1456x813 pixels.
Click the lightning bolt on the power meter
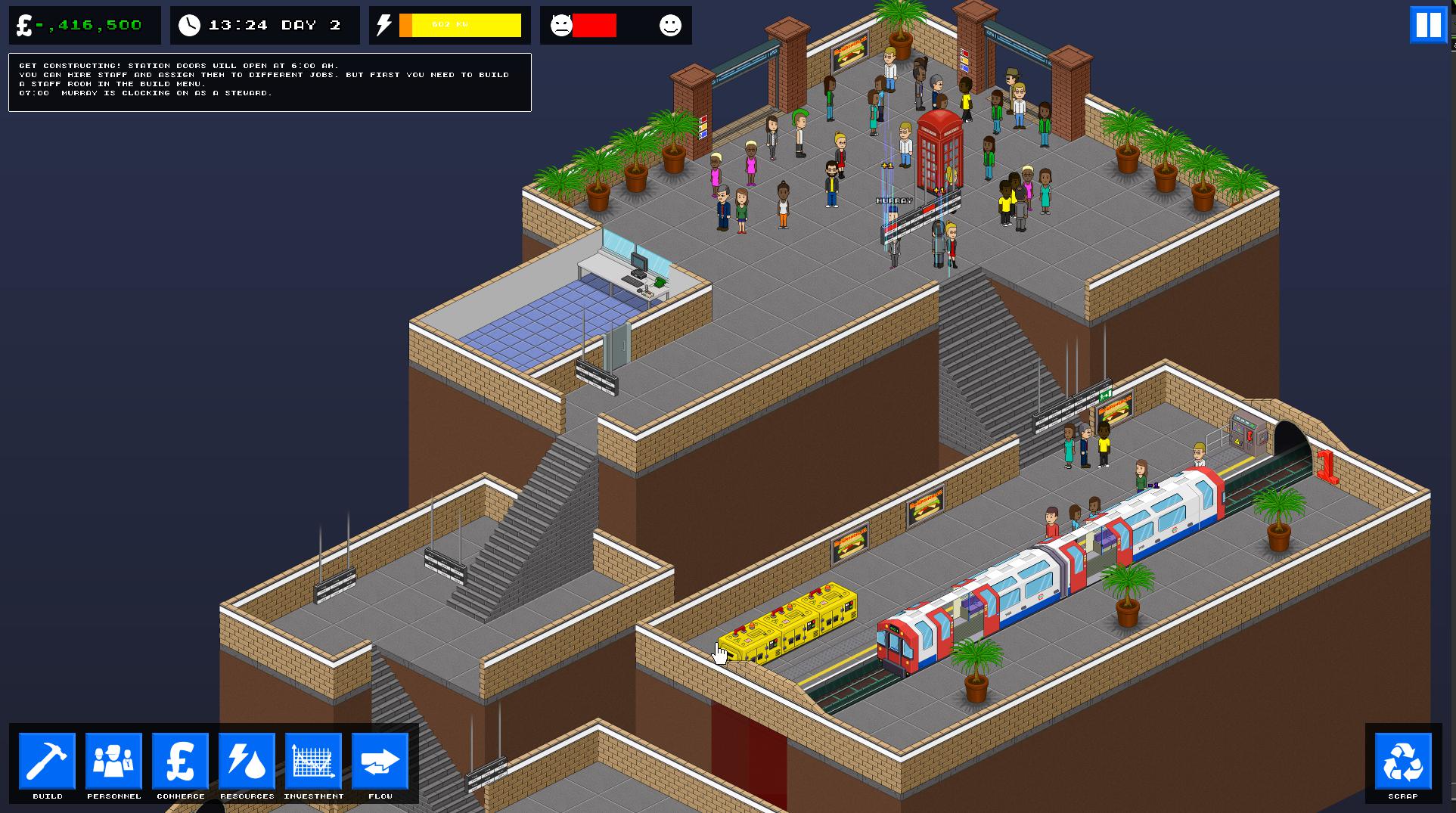coord(383,24)
